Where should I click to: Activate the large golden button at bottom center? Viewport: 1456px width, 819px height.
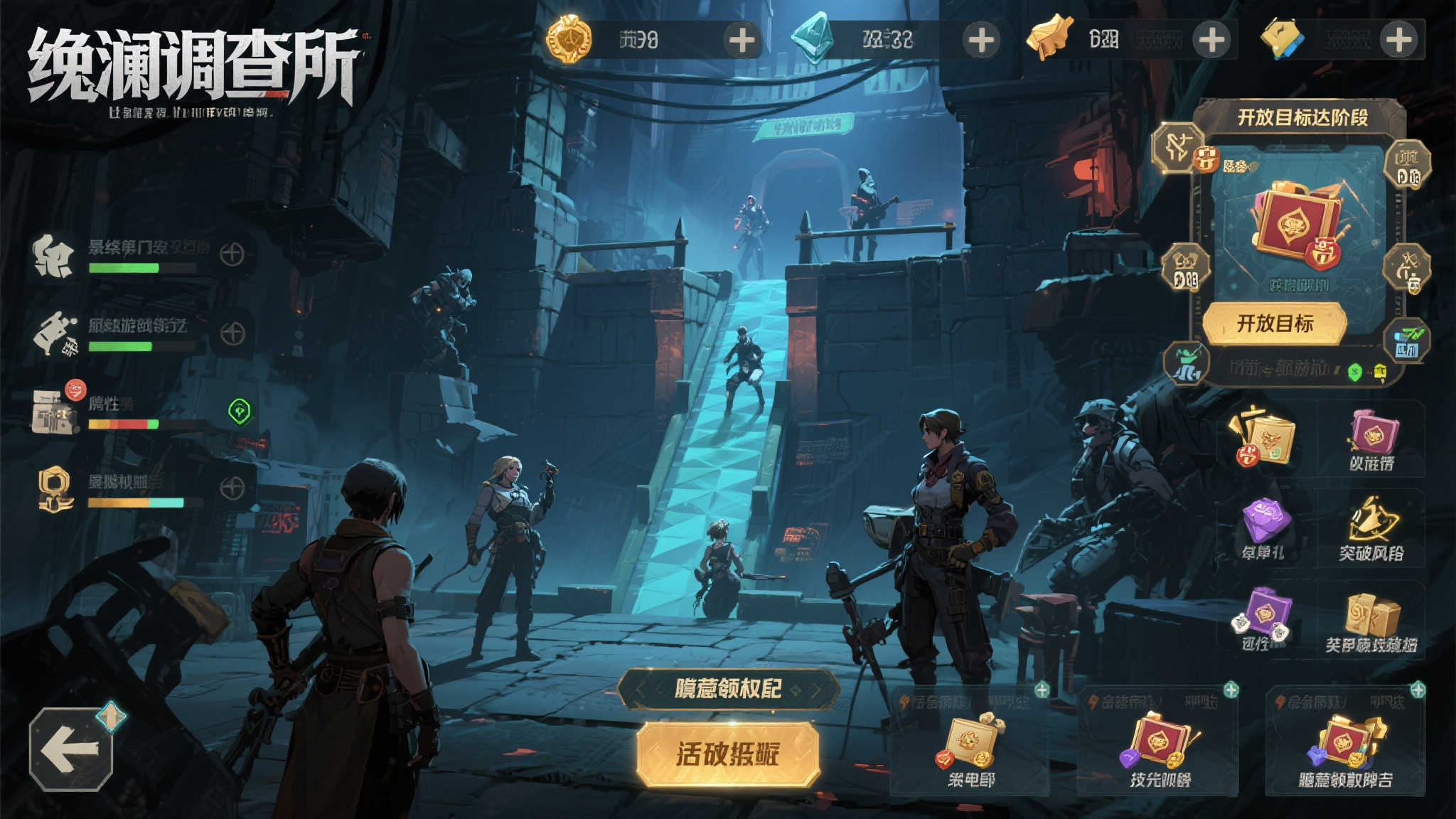728,754
